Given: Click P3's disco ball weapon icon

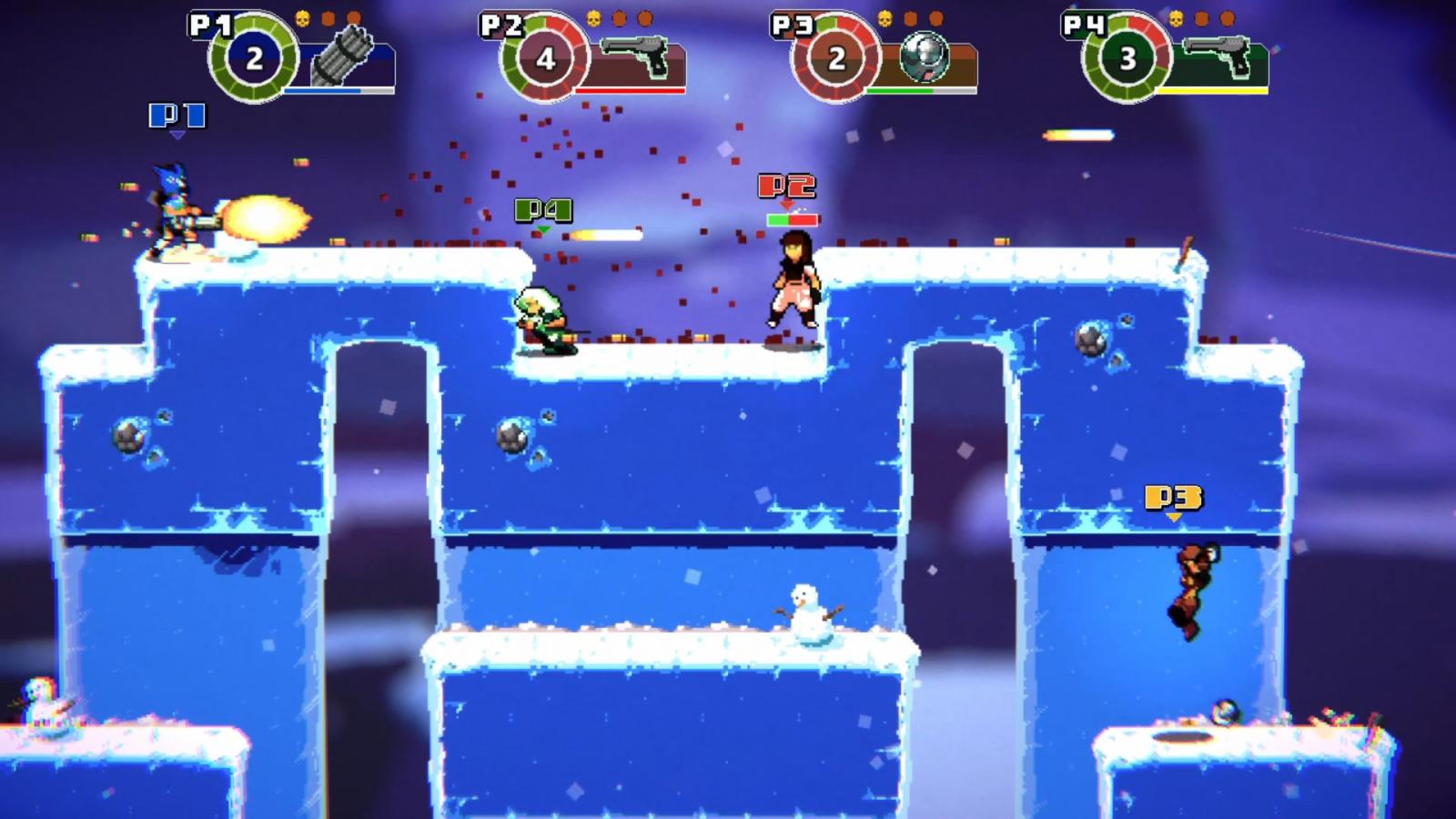Looking at the screenshot, I should click(x=924, y=57).
